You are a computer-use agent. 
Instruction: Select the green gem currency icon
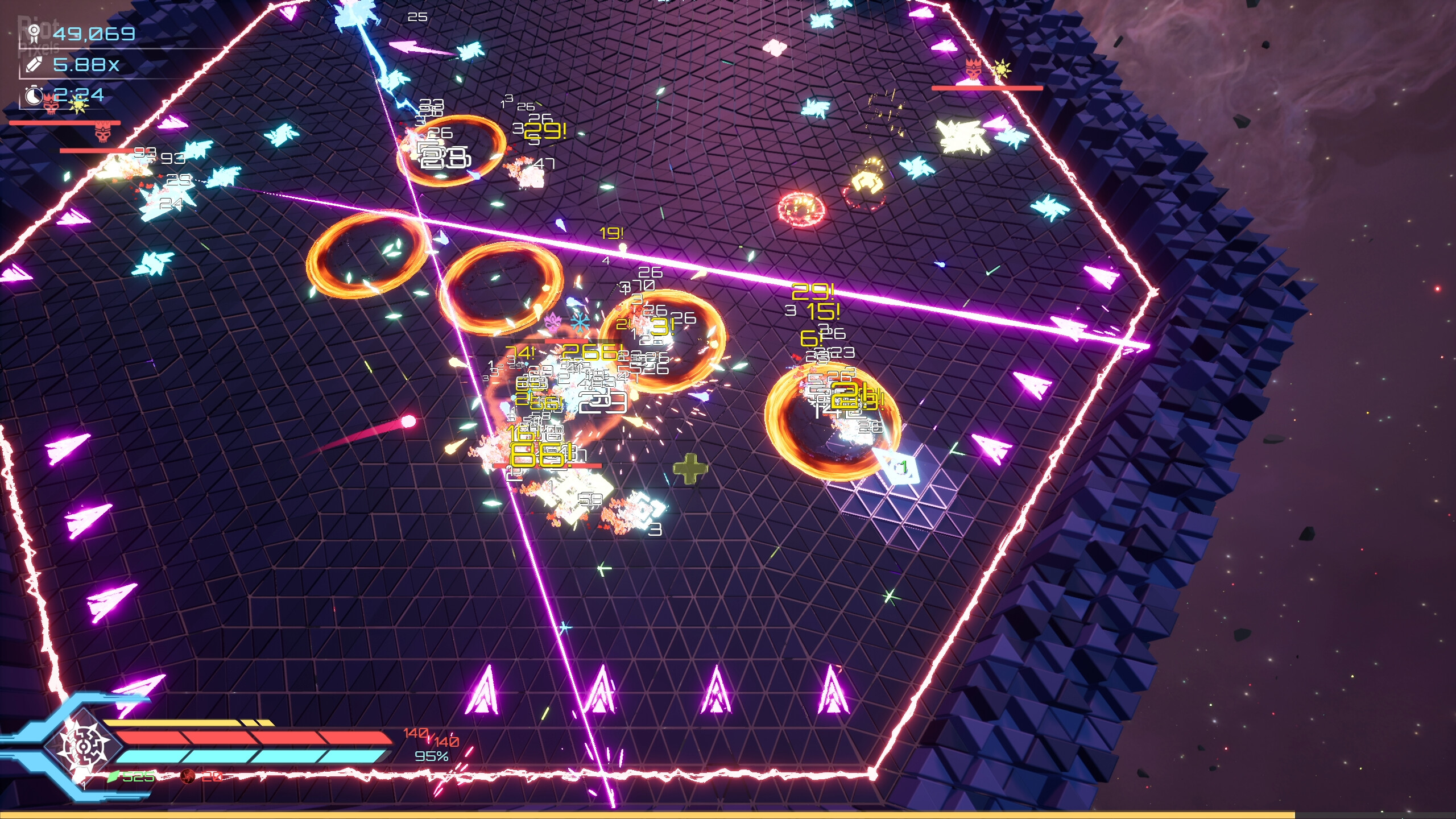click(113, 776)
